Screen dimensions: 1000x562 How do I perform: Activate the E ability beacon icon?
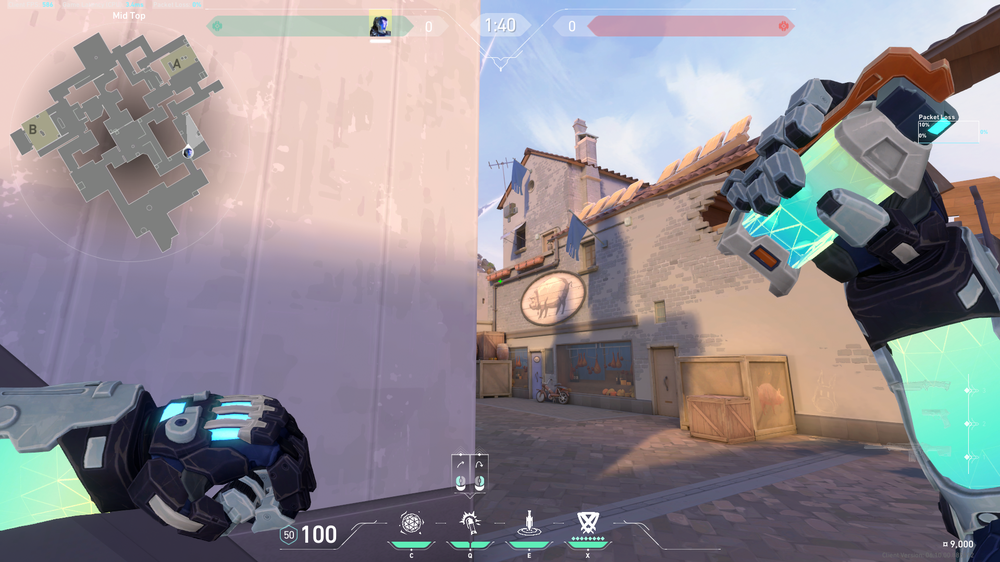pyautogui.click(x=527, y=522)
